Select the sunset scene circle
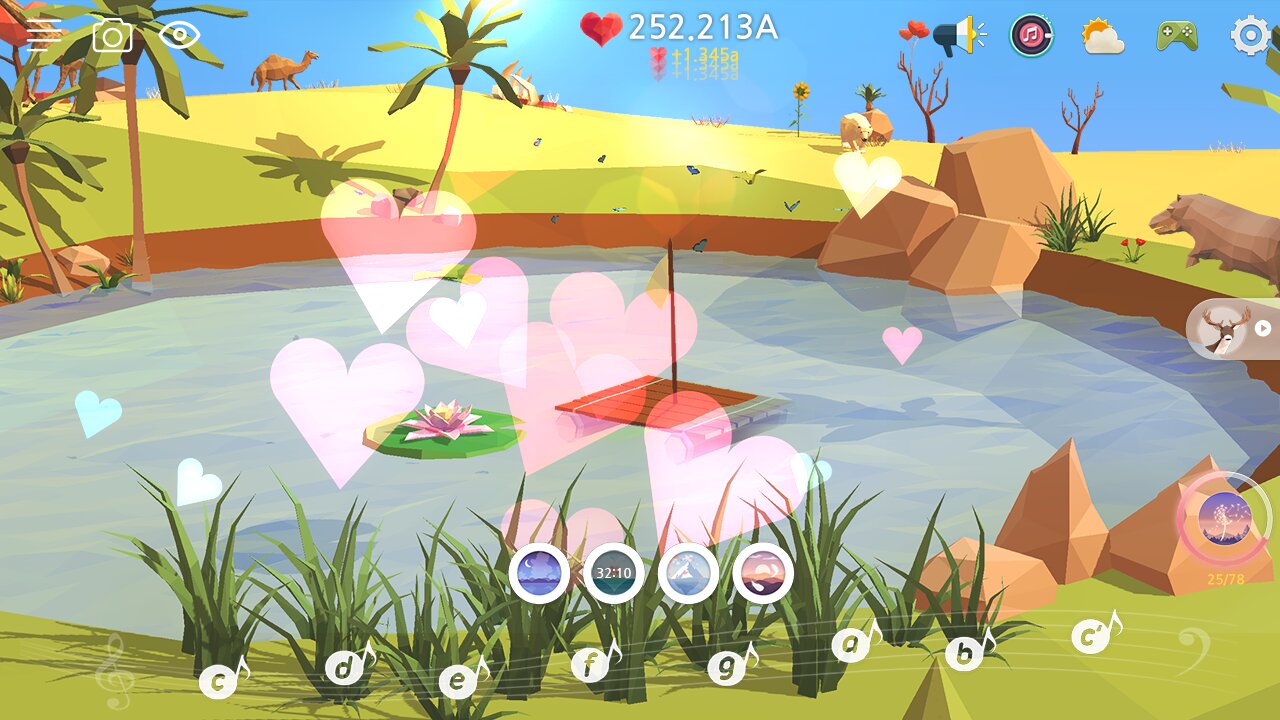Image resolution: width=1280 pixels, height=720 pixels. pyautogui.click(x=763, y=574)
